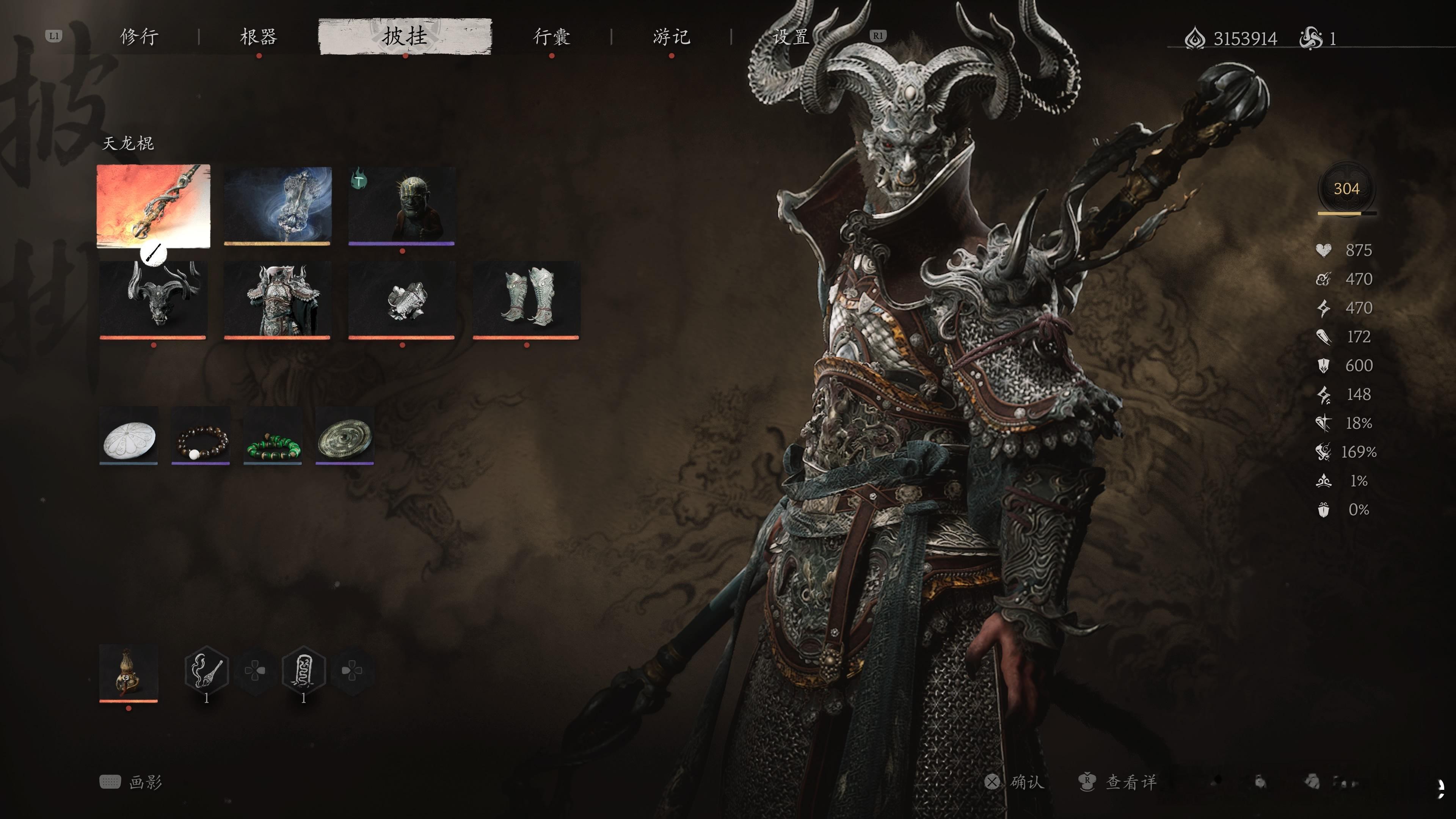
Task: Go to the 行囊 inventory tab
Action: tap(551, 37)
